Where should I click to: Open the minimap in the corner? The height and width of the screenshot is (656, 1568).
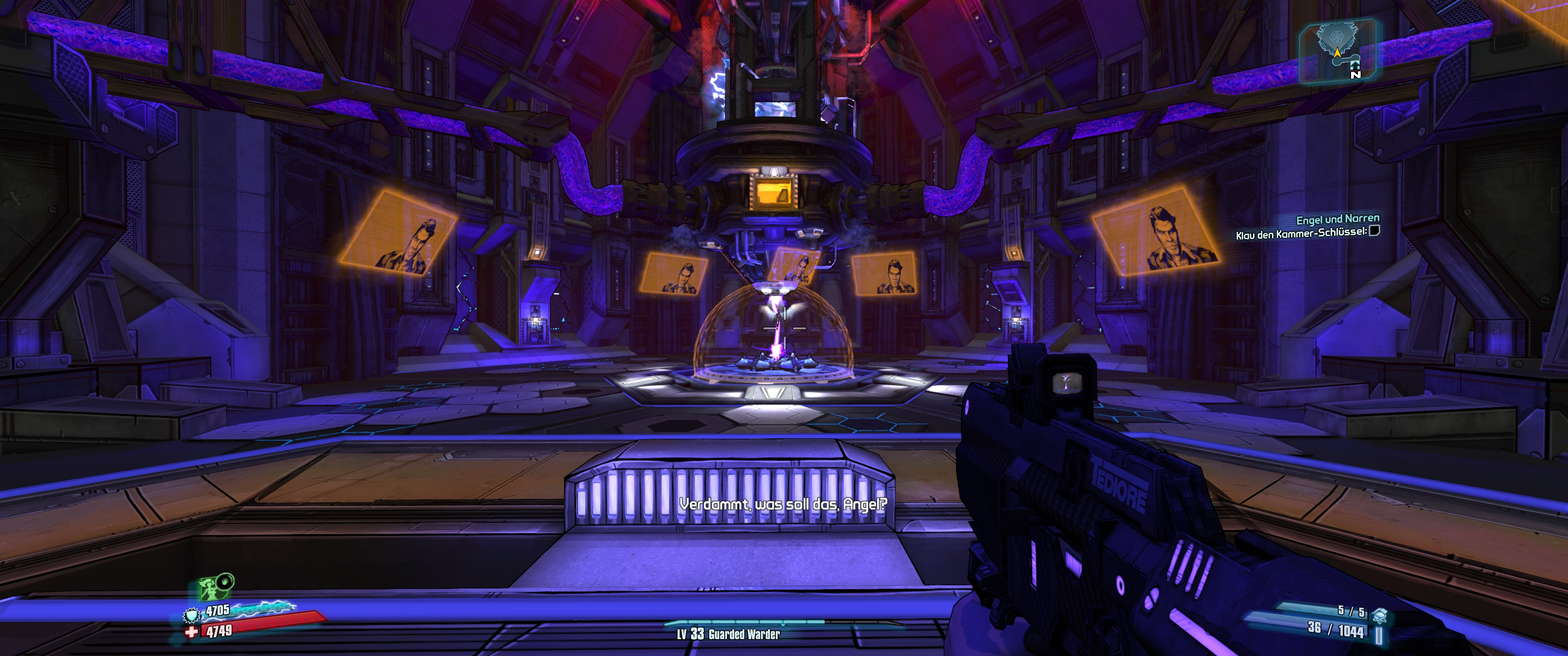coord(1337,50)
